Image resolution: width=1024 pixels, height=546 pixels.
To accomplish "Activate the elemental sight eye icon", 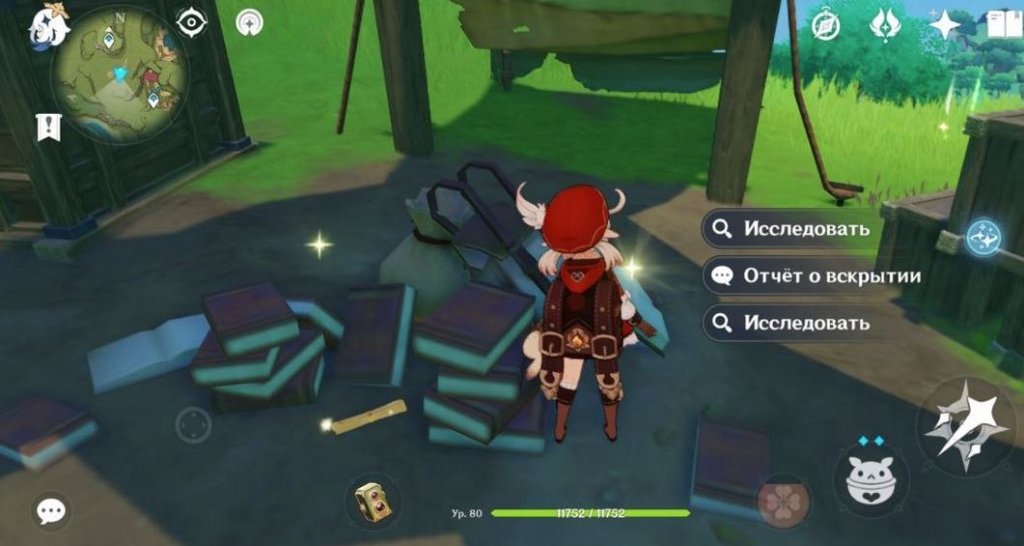I will (x=191, y=21).
